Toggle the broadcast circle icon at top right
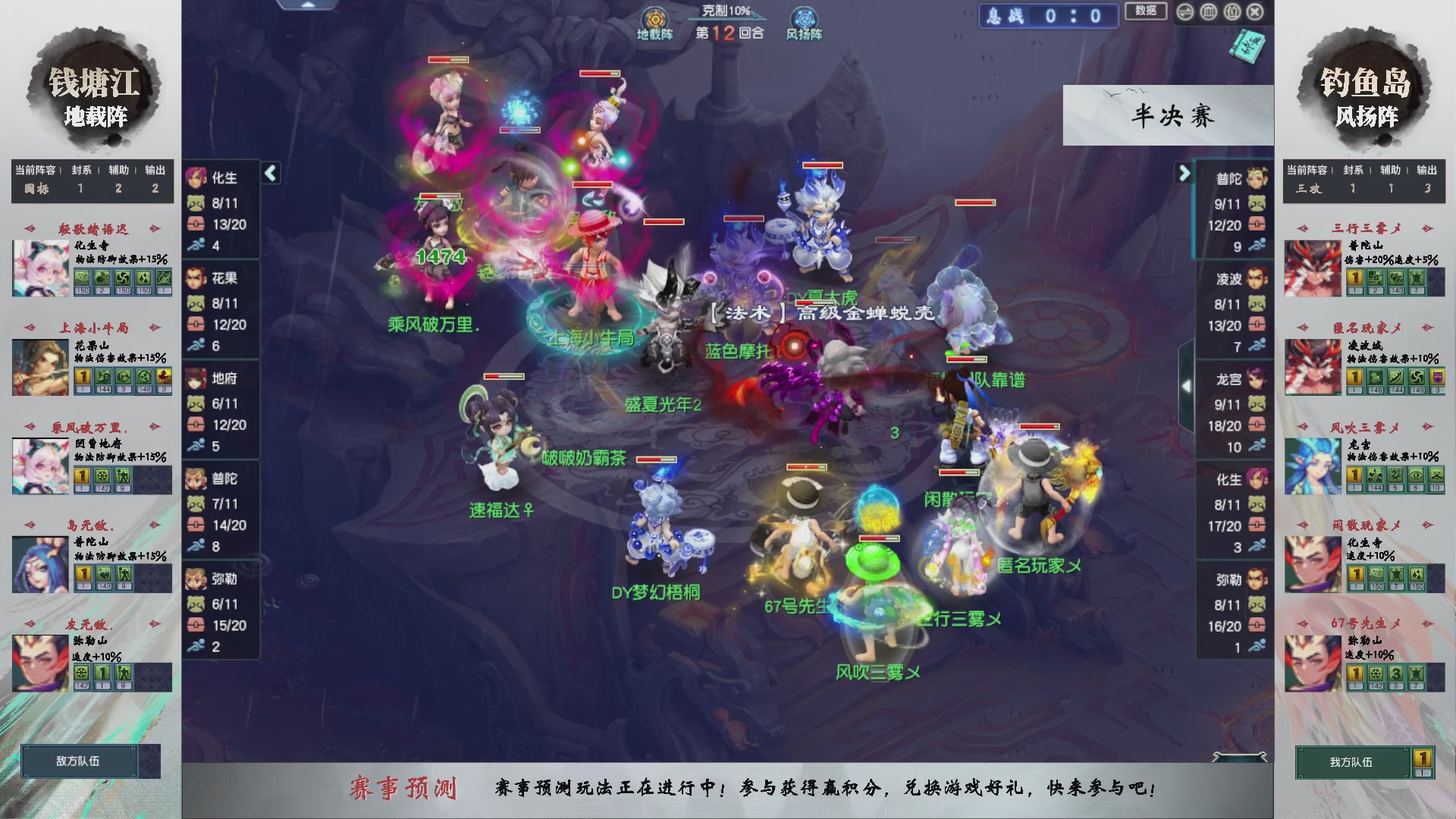The image size is (1456, 819). [1232, 13]
